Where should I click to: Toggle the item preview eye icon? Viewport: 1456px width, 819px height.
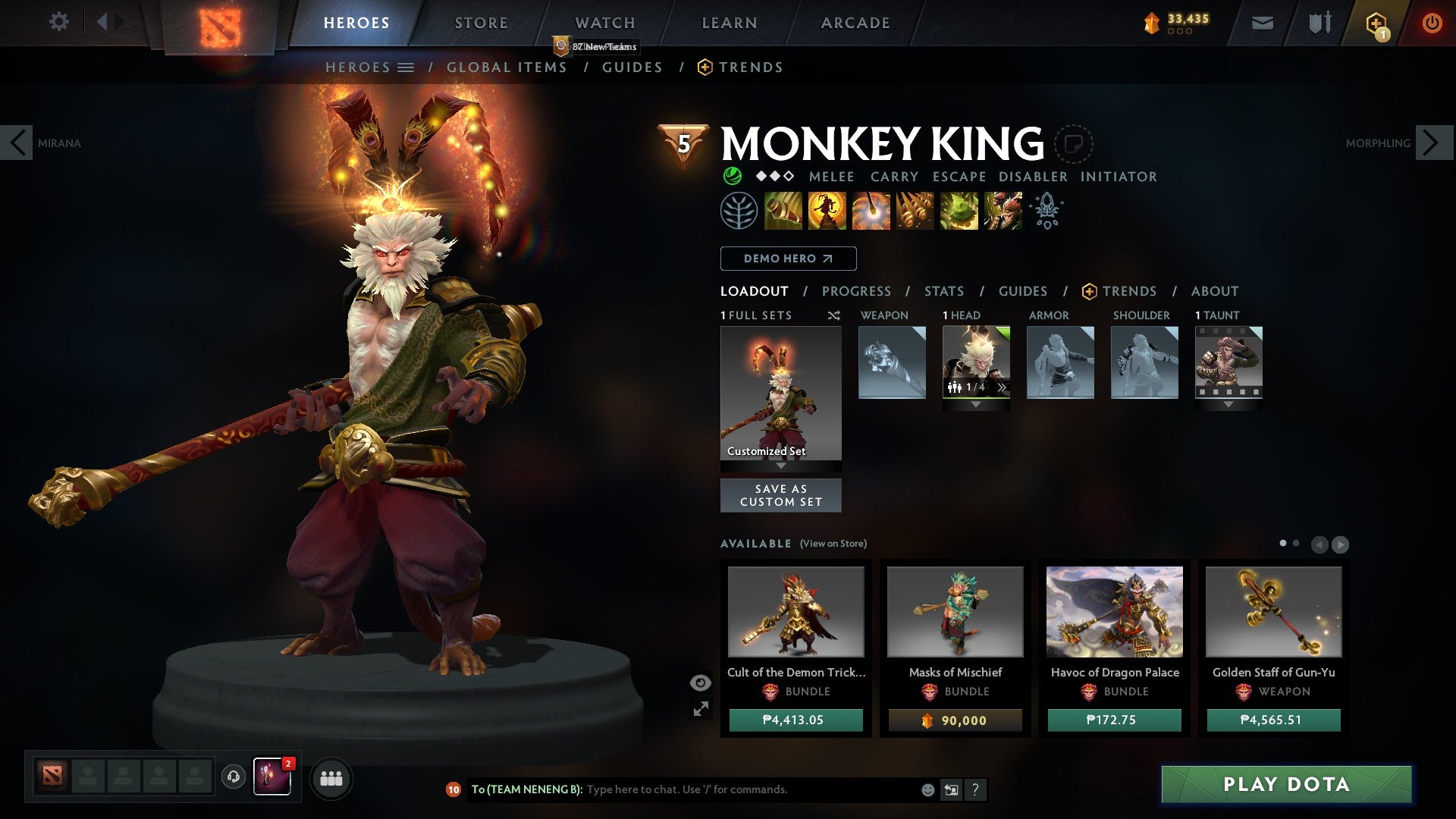pyautogui.click(x=699, y=682)
